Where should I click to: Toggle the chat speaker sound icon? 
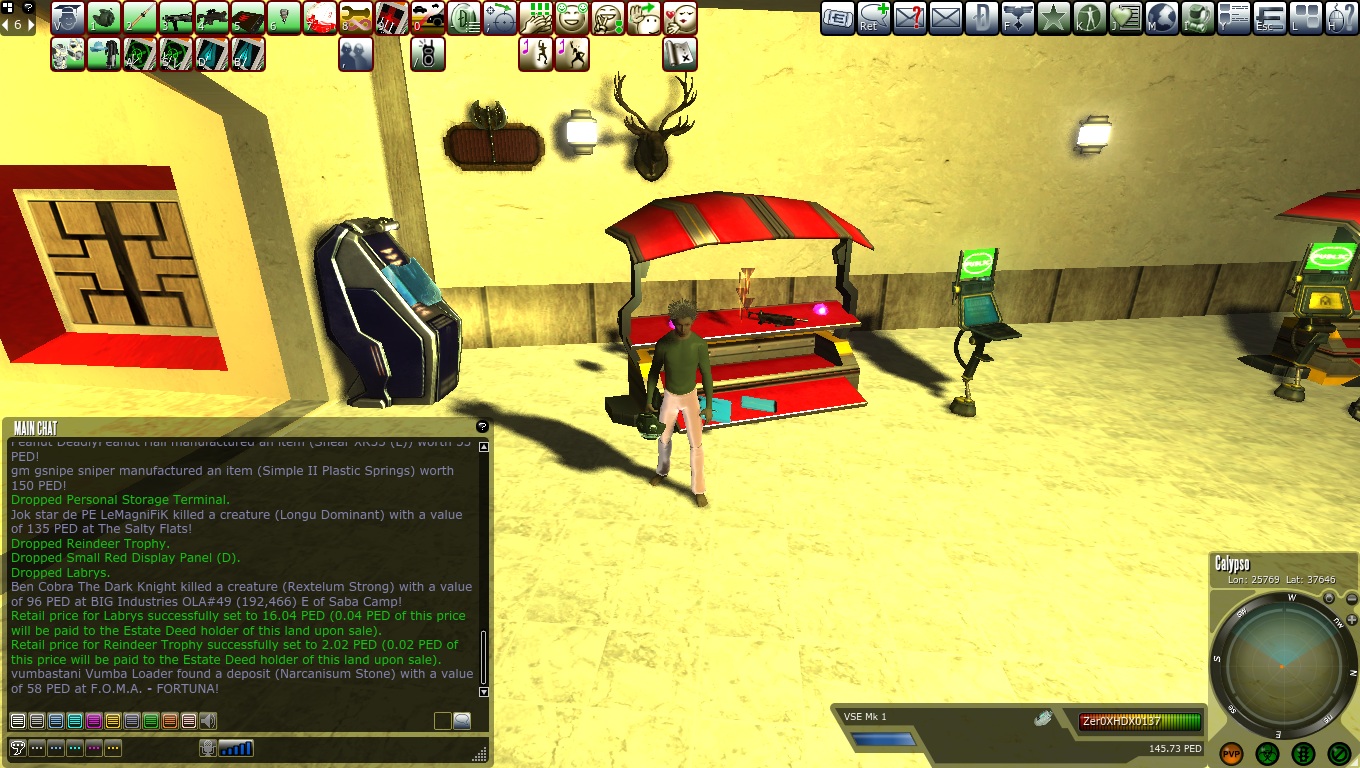(x=208, y=721)
